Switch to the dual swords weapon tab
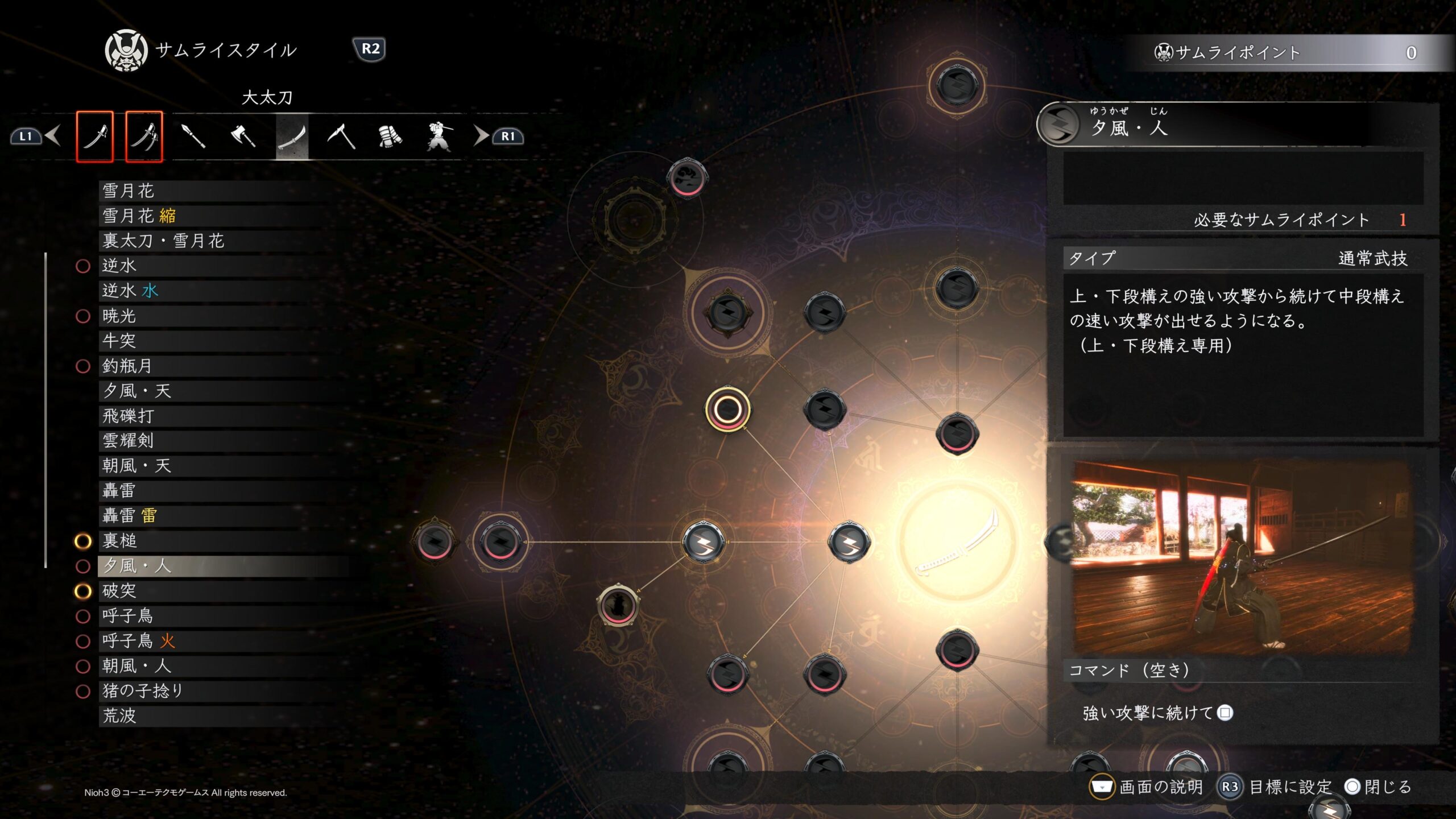This screenshot has width=1456, height=819. point(144,136)
